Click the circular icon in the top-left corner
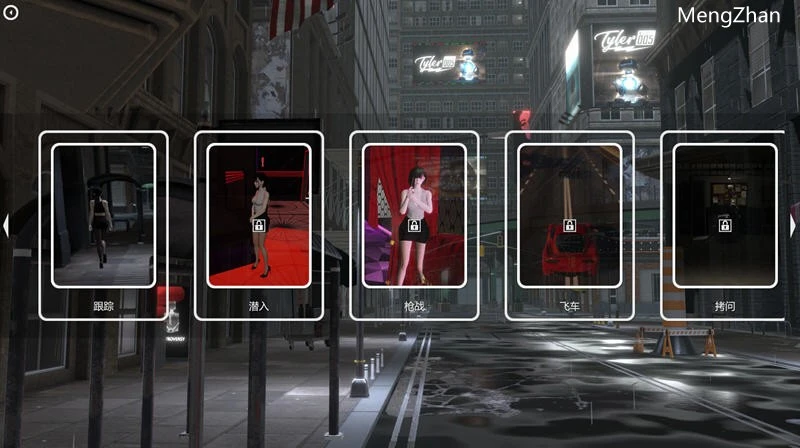The image size is (800, 448). pyautogui.click(x=11, y=11)
